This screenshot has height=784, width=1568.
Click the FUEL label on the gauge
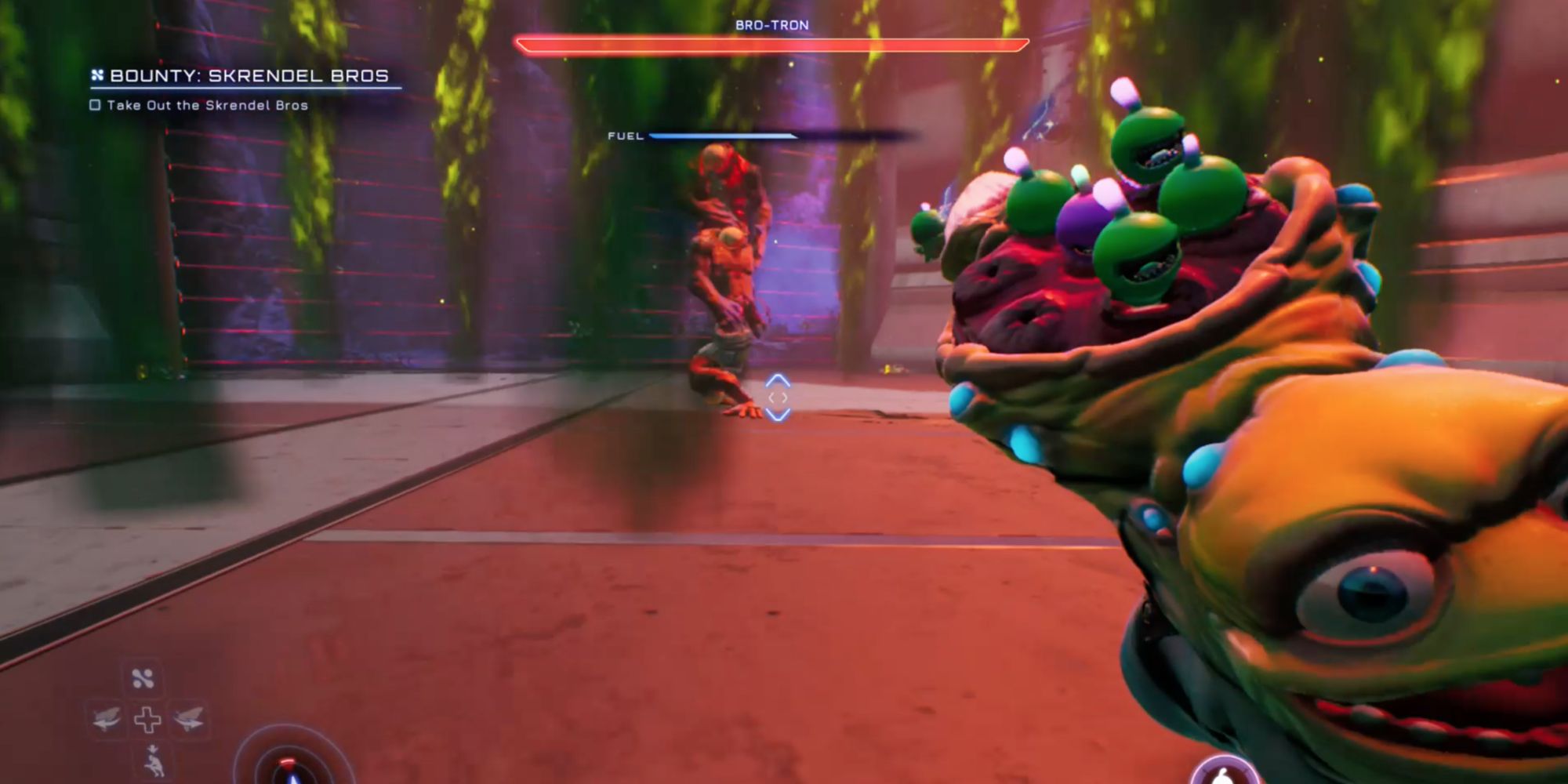tap(623, 136)
